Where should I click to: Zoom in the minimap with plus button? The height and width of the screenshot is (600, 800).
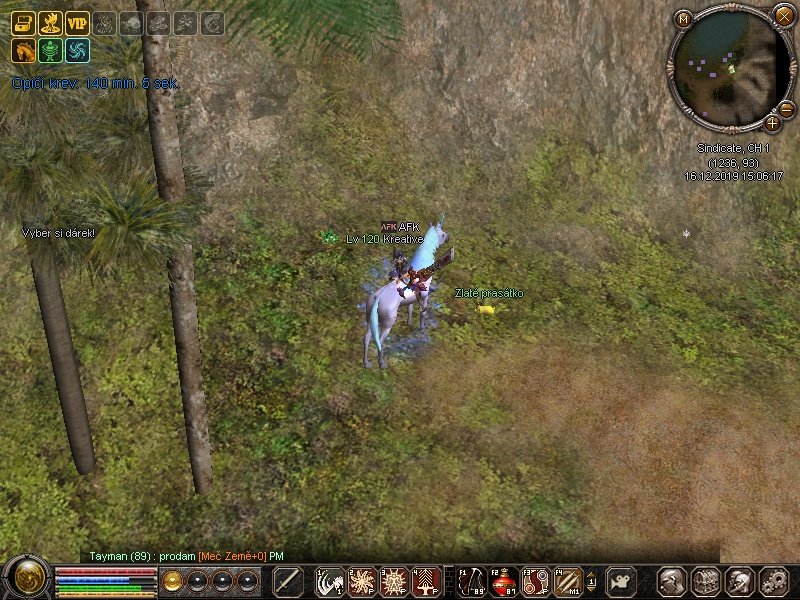coord(773,123)
